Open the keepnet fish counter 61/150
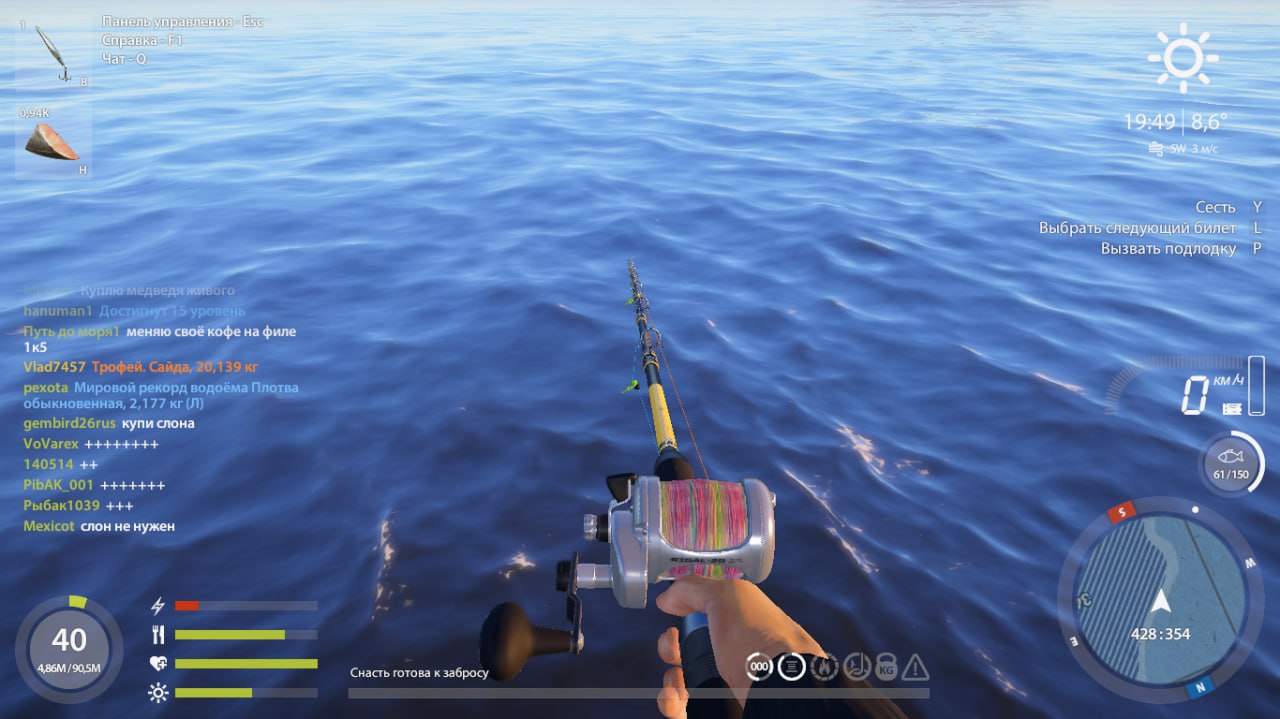 pyautogui.click(x=1230, y=463)
